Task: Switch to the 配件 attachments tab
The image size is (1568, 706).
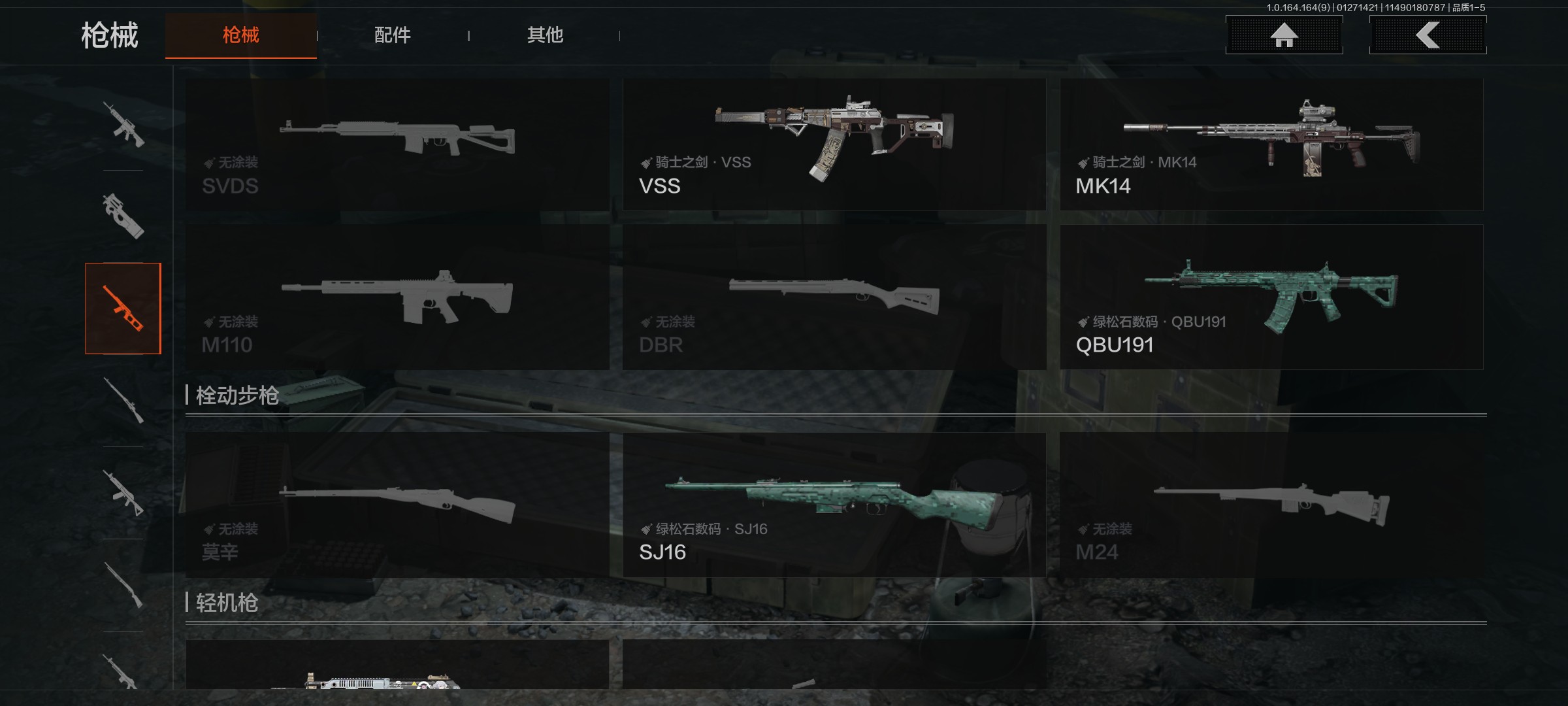Action: pyautogui.click(x=393, y=35)
